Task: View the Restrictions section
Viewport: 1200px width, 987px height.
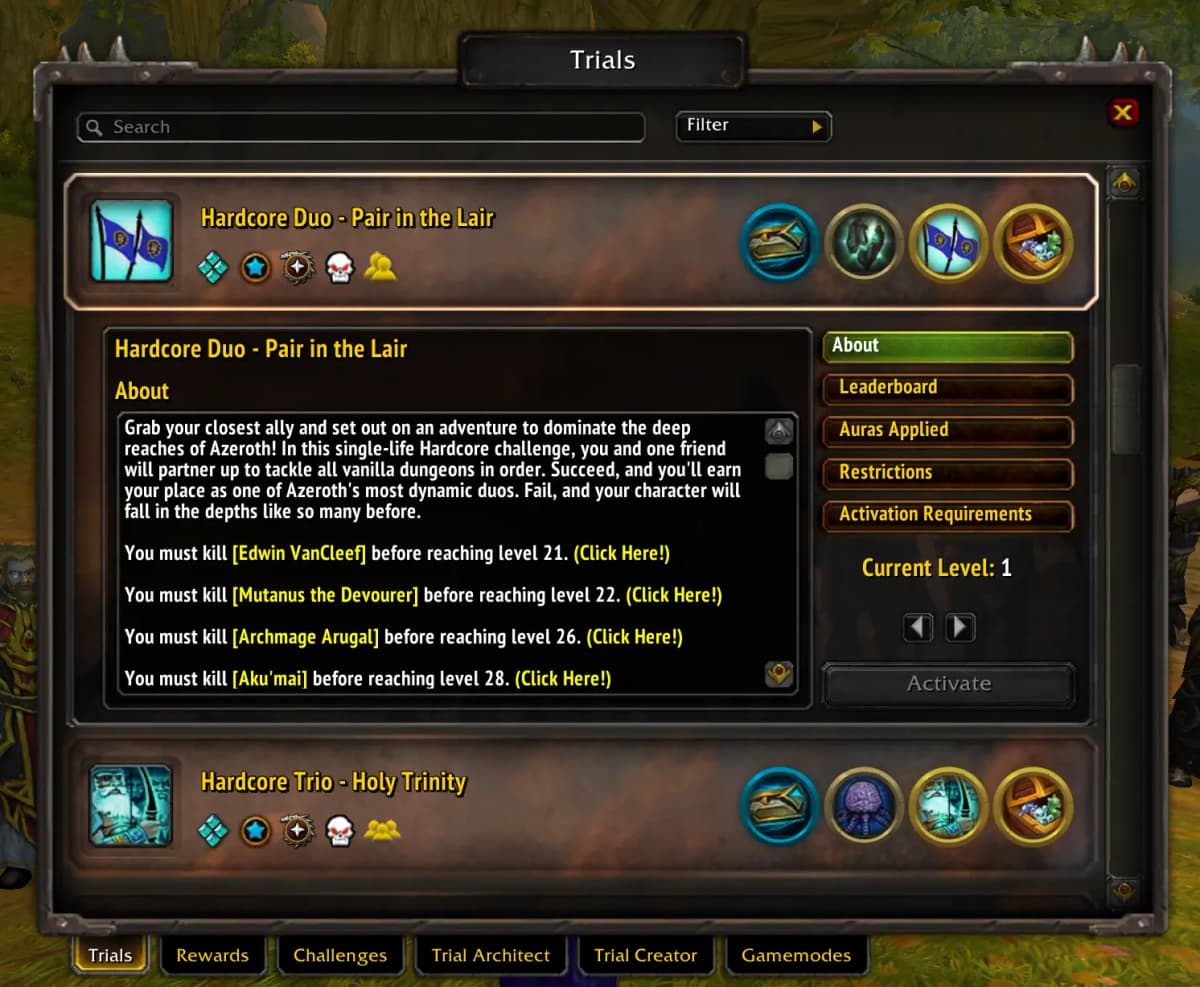Action: pos(947,473)
